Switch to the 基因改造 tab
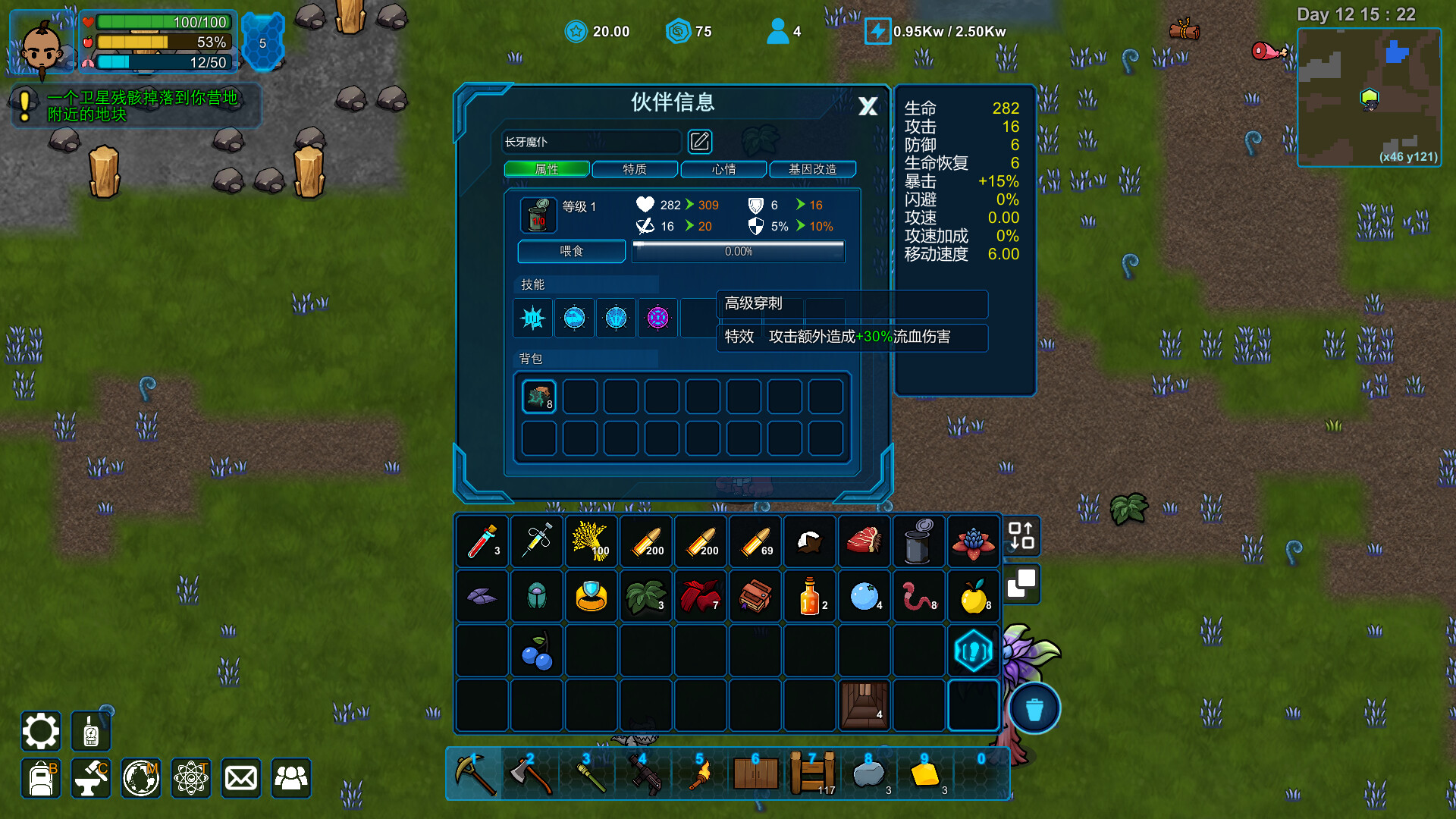Viewport: 1456px width, 819px height. coord(812,169)
